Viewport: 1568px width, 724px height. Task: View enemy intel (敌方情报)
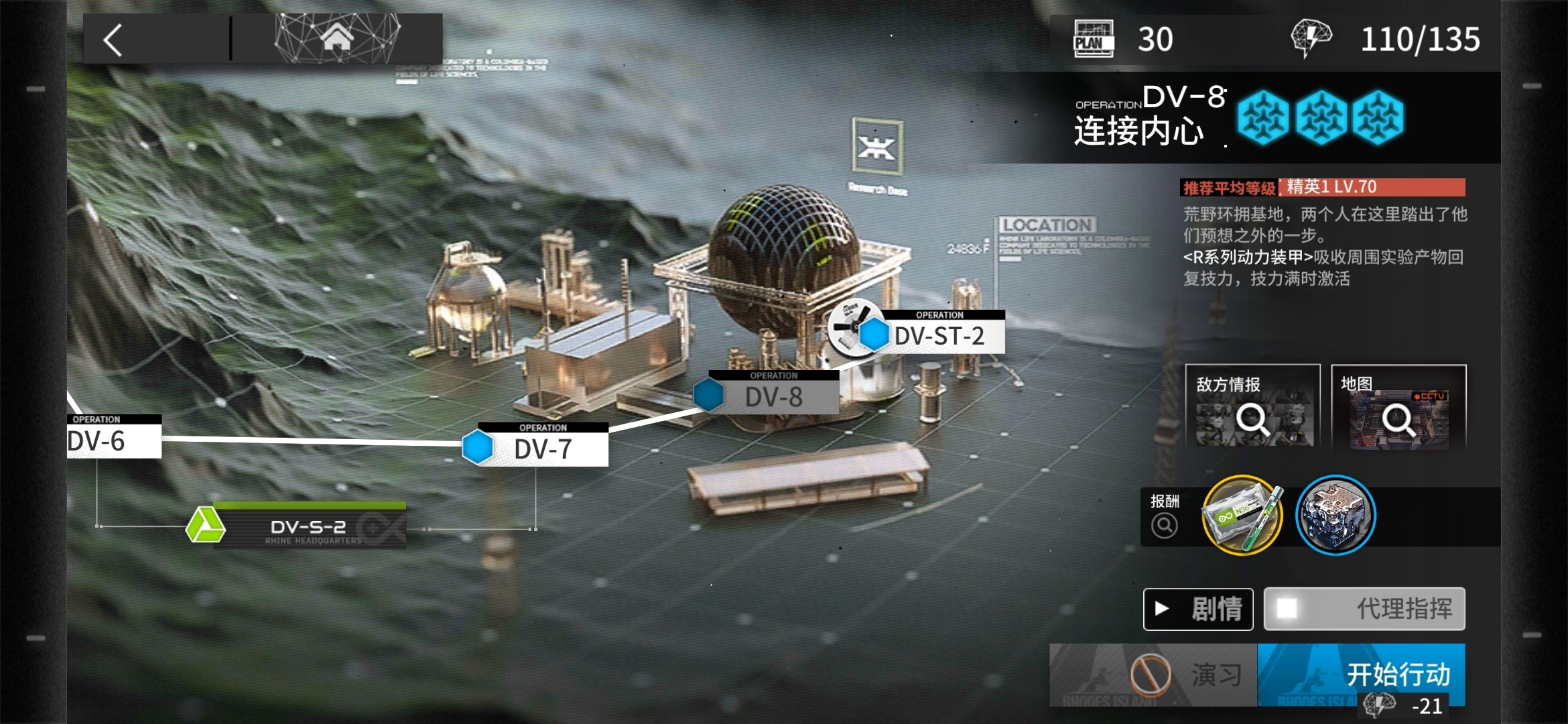(1252, 408)
